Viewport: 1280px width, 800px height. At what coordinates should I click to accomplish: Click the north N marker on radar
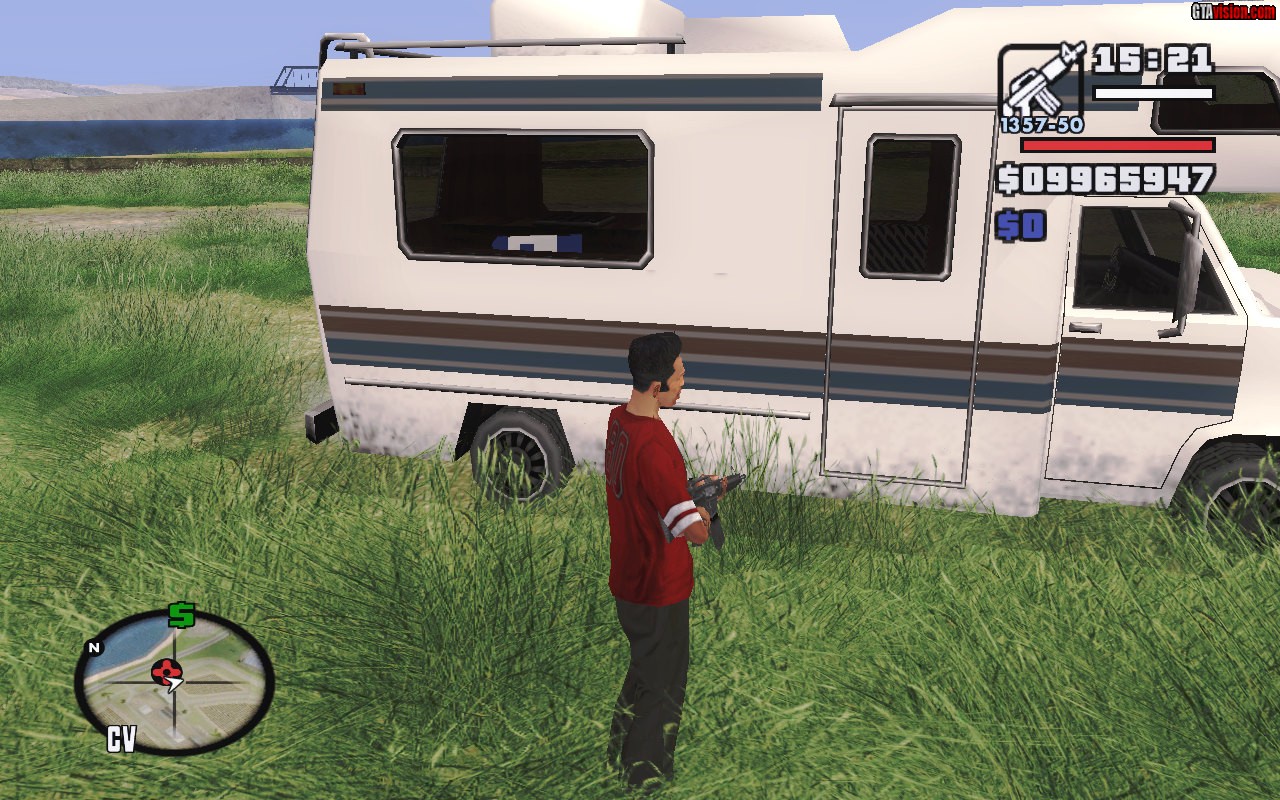[94, 648]
